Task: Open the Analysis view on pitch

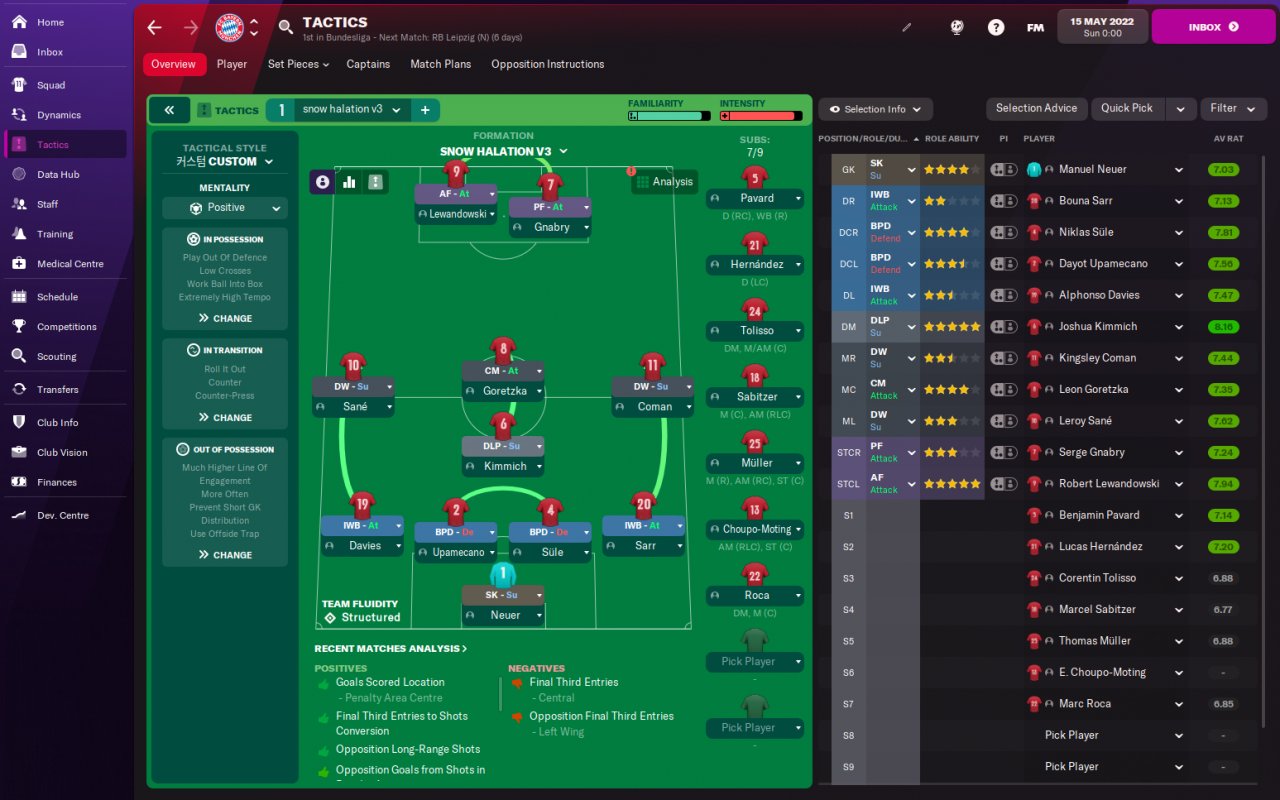Action: (663, 181)
